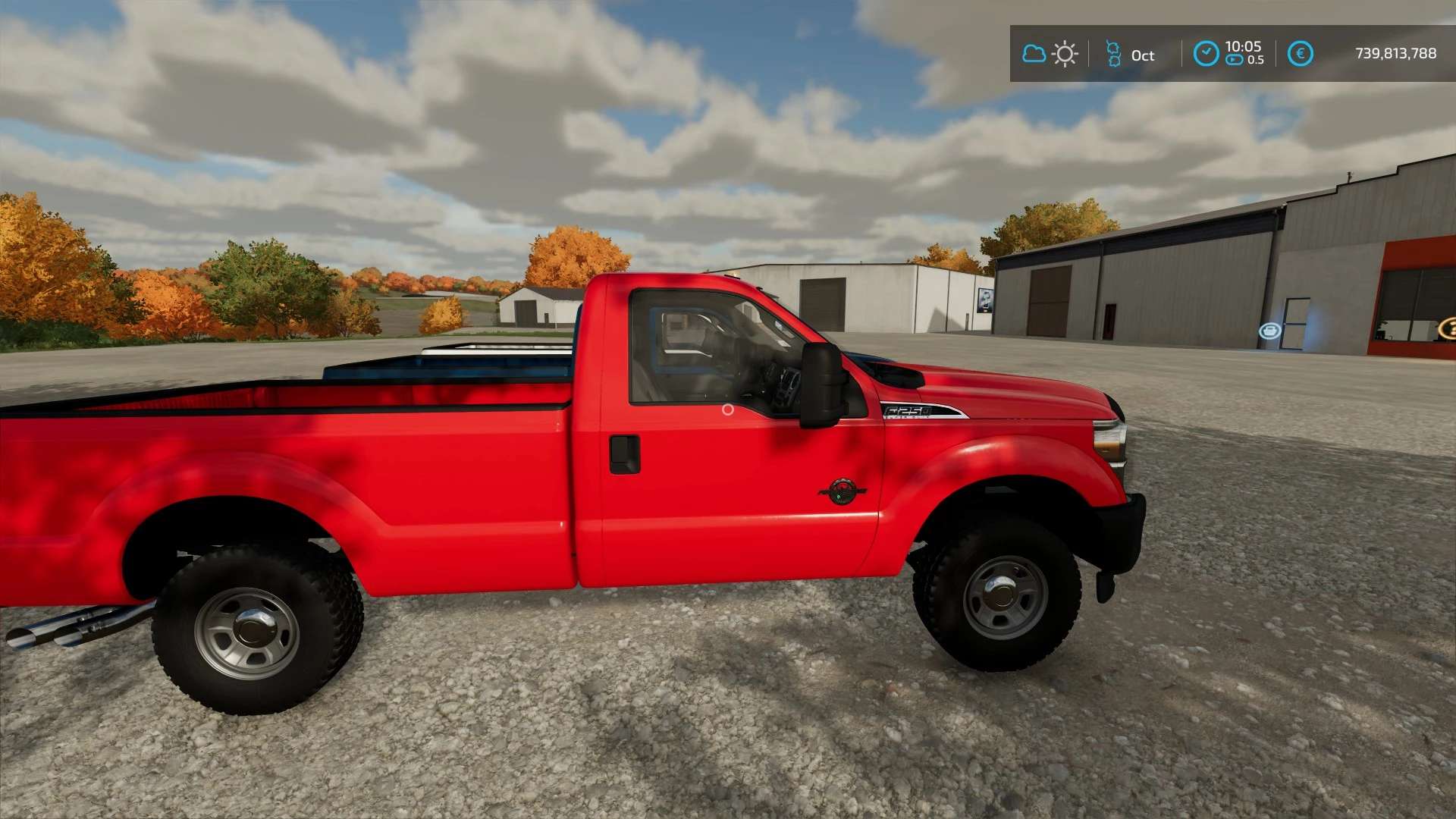Click the cloud and sun weather icon
The width and height of the screenshot is (1456, 819).
[1050, 54]
